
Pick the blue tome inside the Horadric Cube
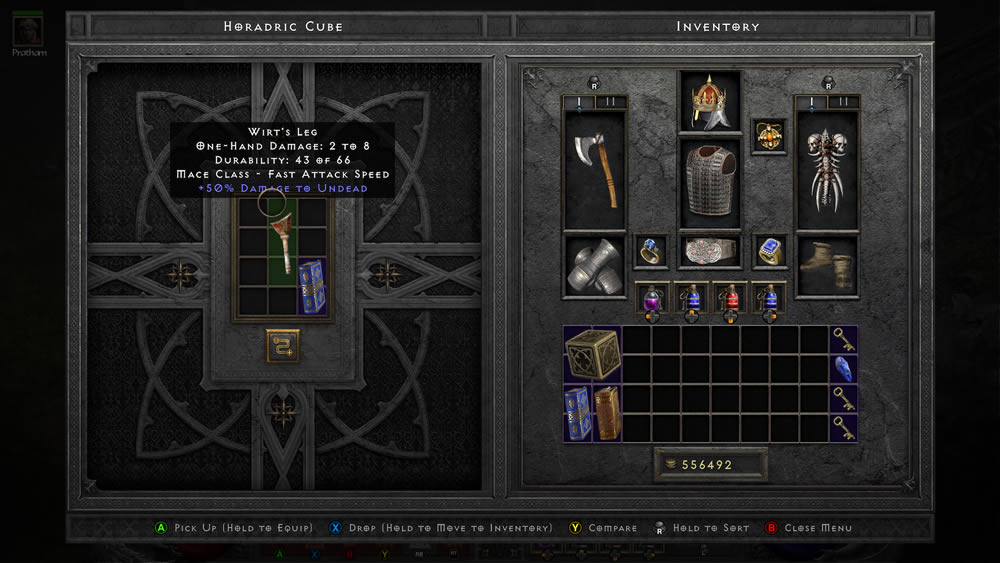[313, 287]
